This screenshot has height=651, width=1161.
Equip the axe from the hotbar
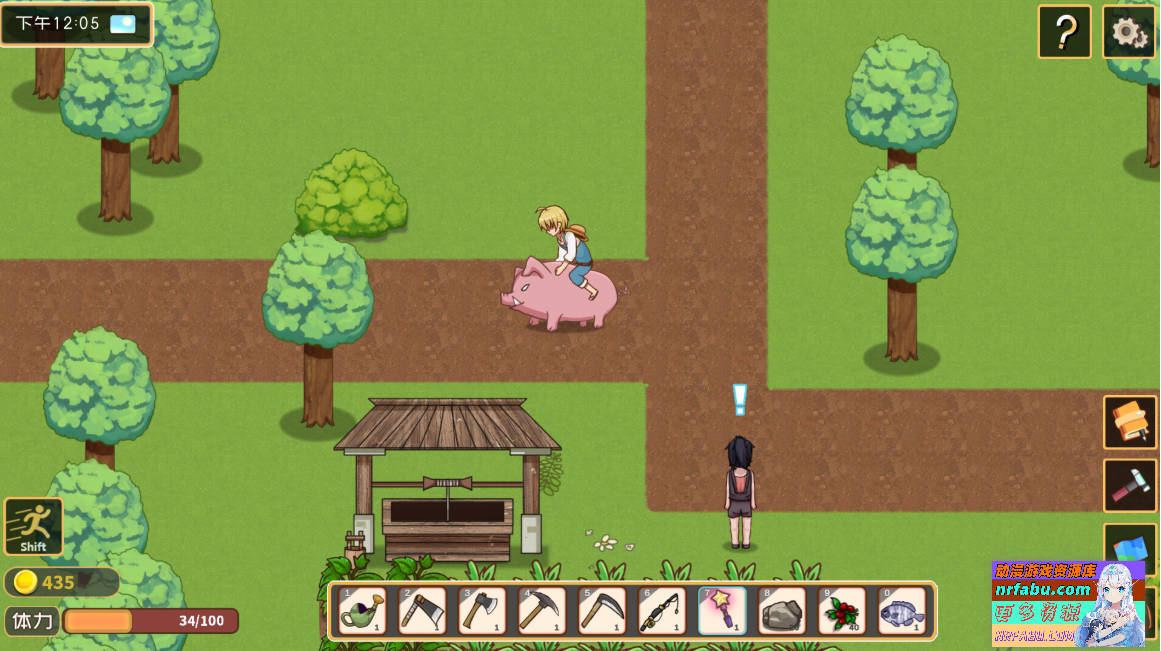(x=482, y=611)
